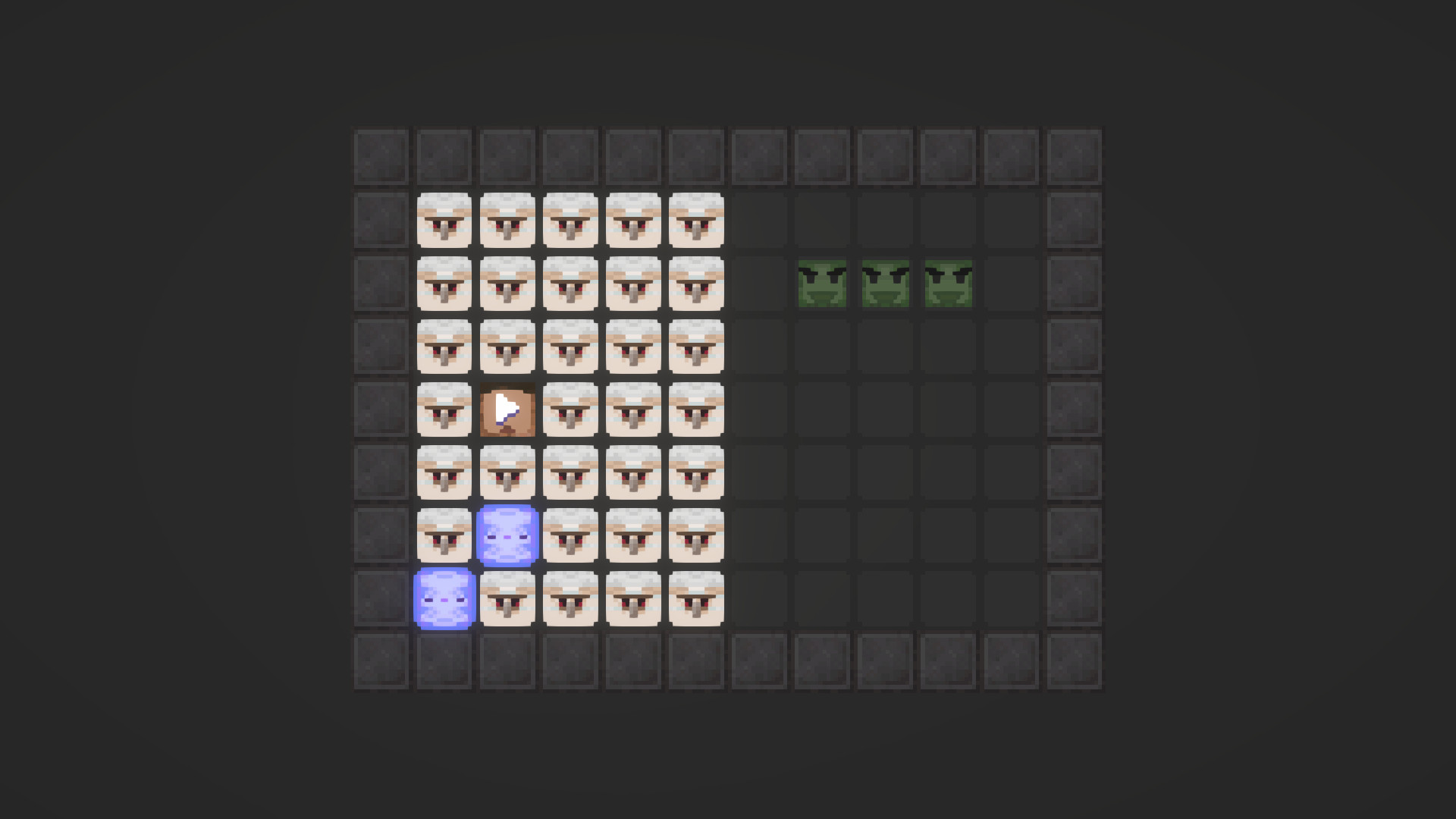Click the leftmost green zombie face
Viewport: 1456px width, 819px height.
point(821,282)
